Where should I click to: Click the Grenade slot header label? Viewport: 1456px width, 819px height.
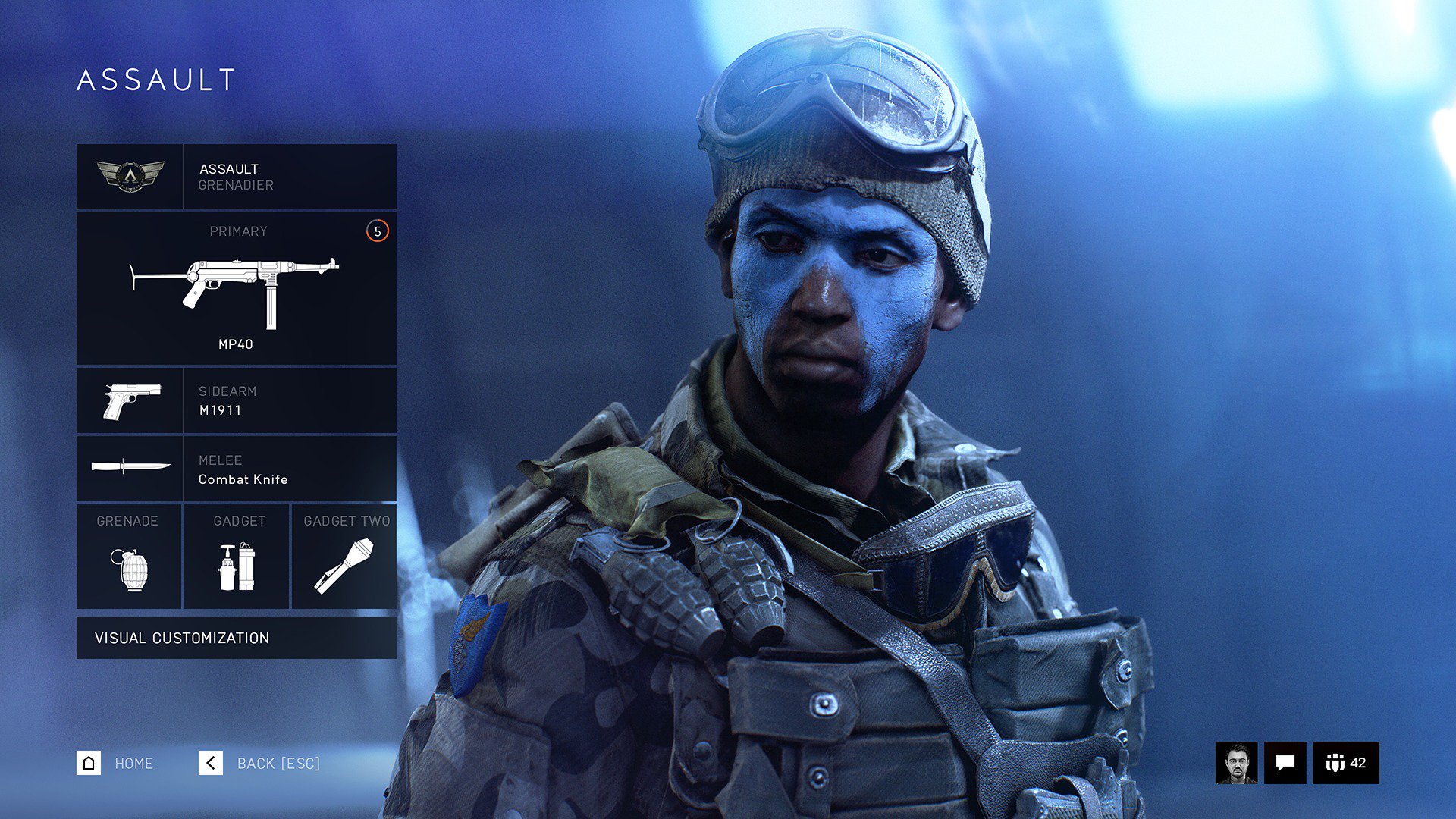pos(127,521)
